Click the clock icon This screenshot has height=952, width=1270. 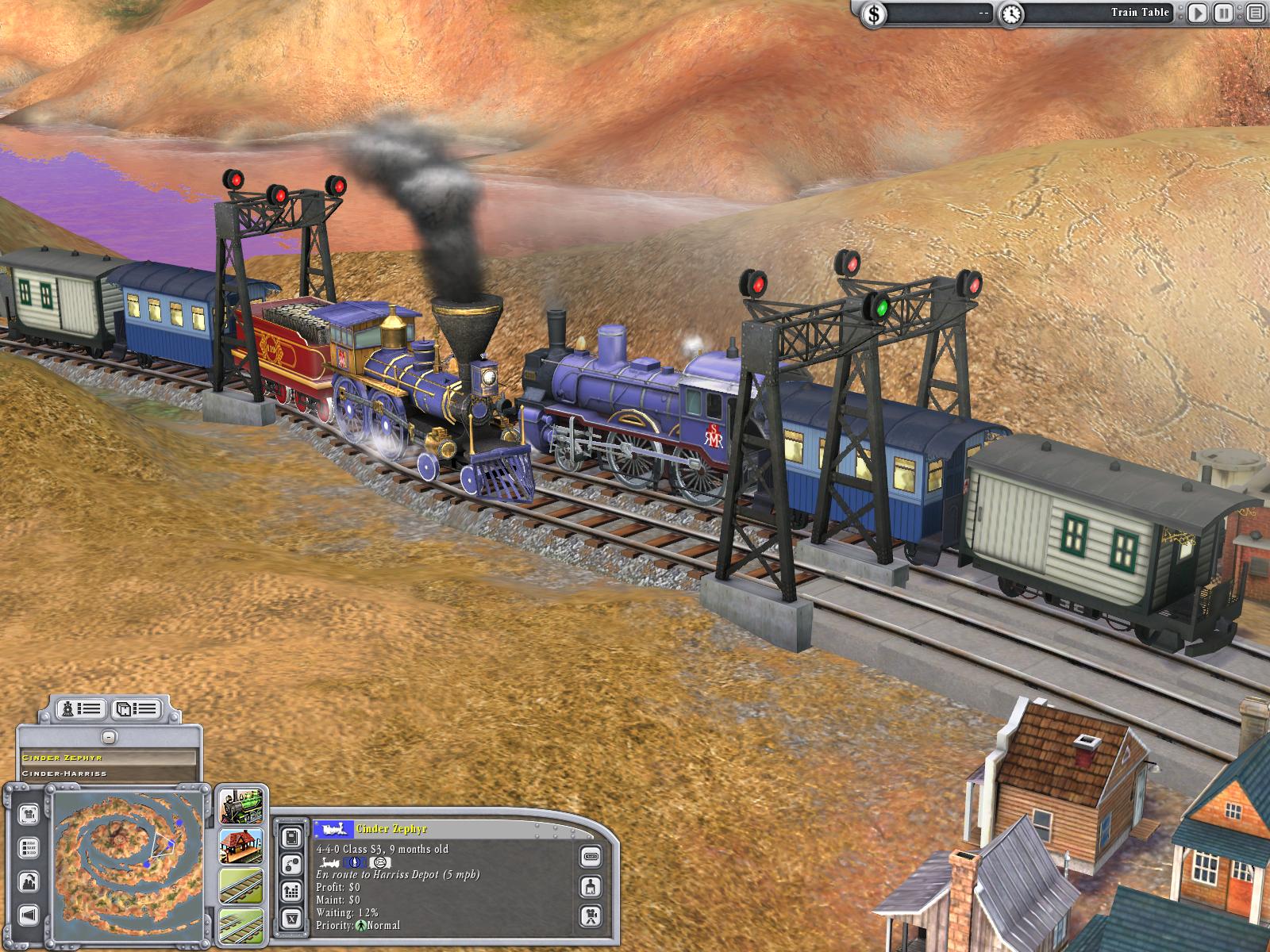(1011, 13)
